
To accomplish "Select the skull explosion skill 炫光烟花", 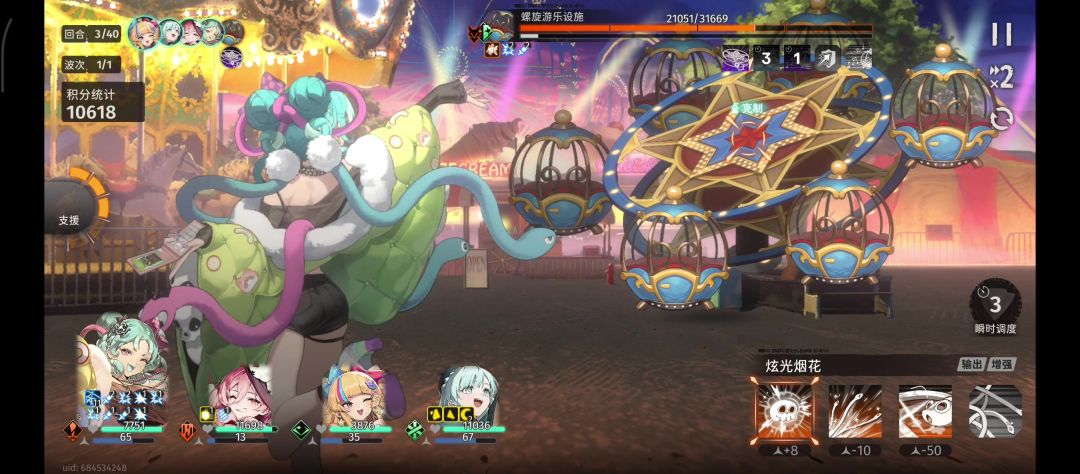I will point(783,410).
